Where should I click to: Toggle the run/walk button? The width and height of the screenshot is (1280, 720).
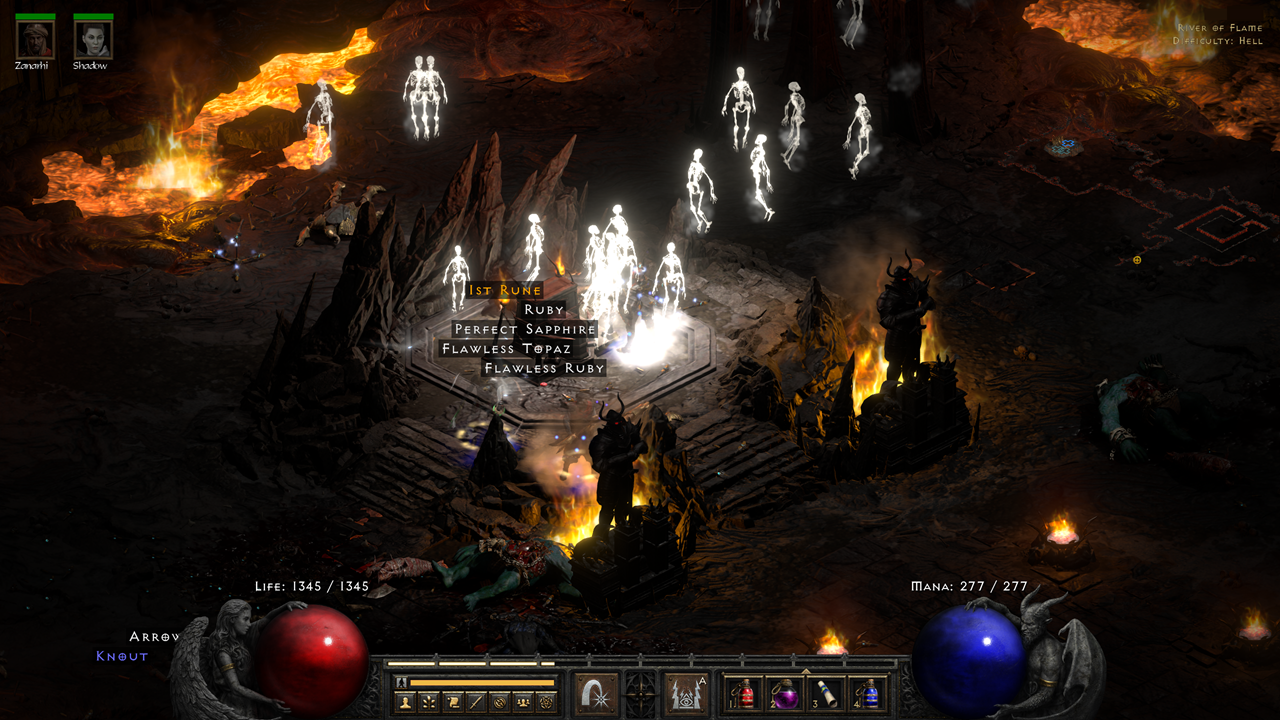pyautogui.click(x=401, y=682)
